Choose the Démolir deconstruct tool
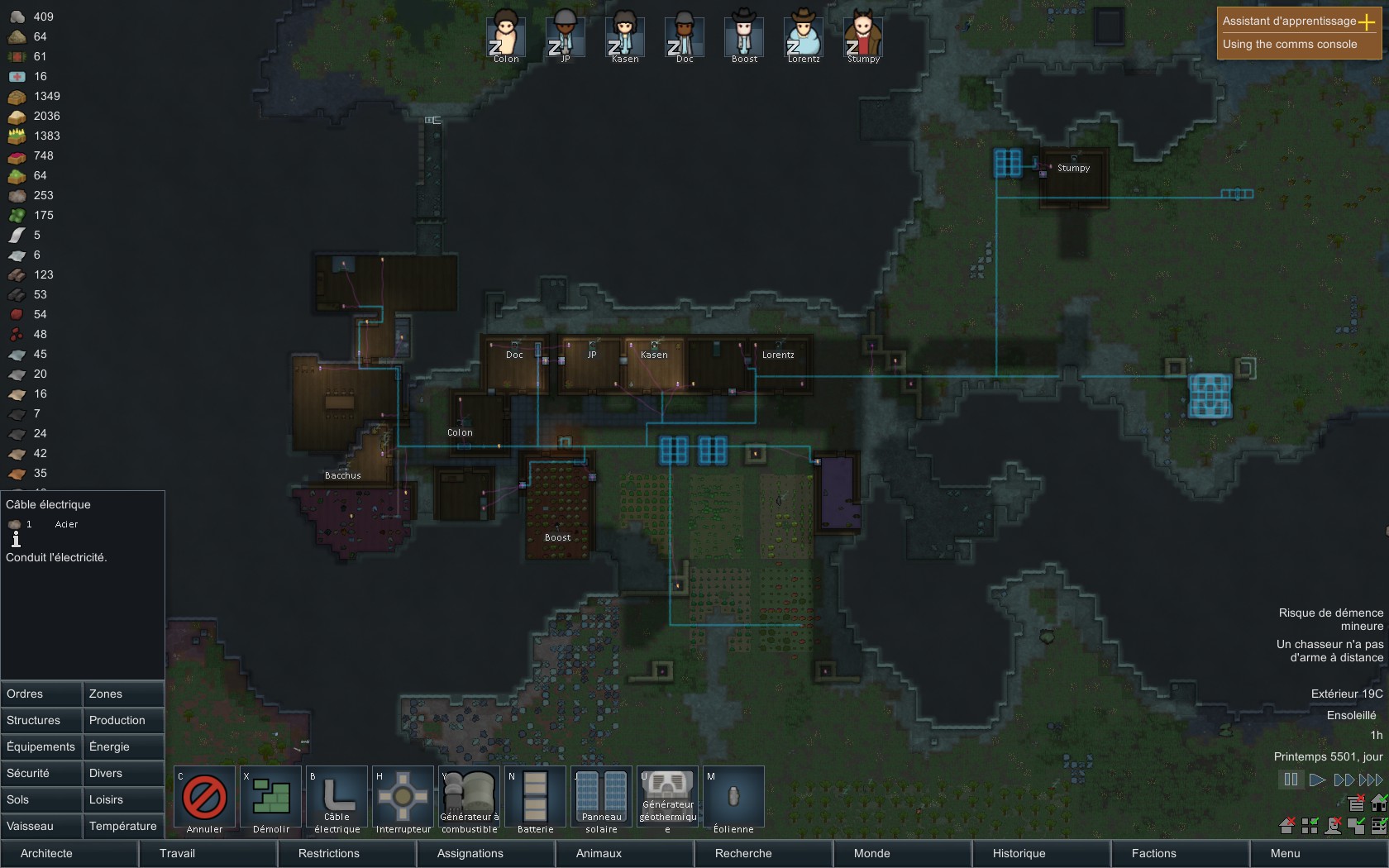Image resolution: width=1389 pixels, height=868 pixels. point(271,799)
